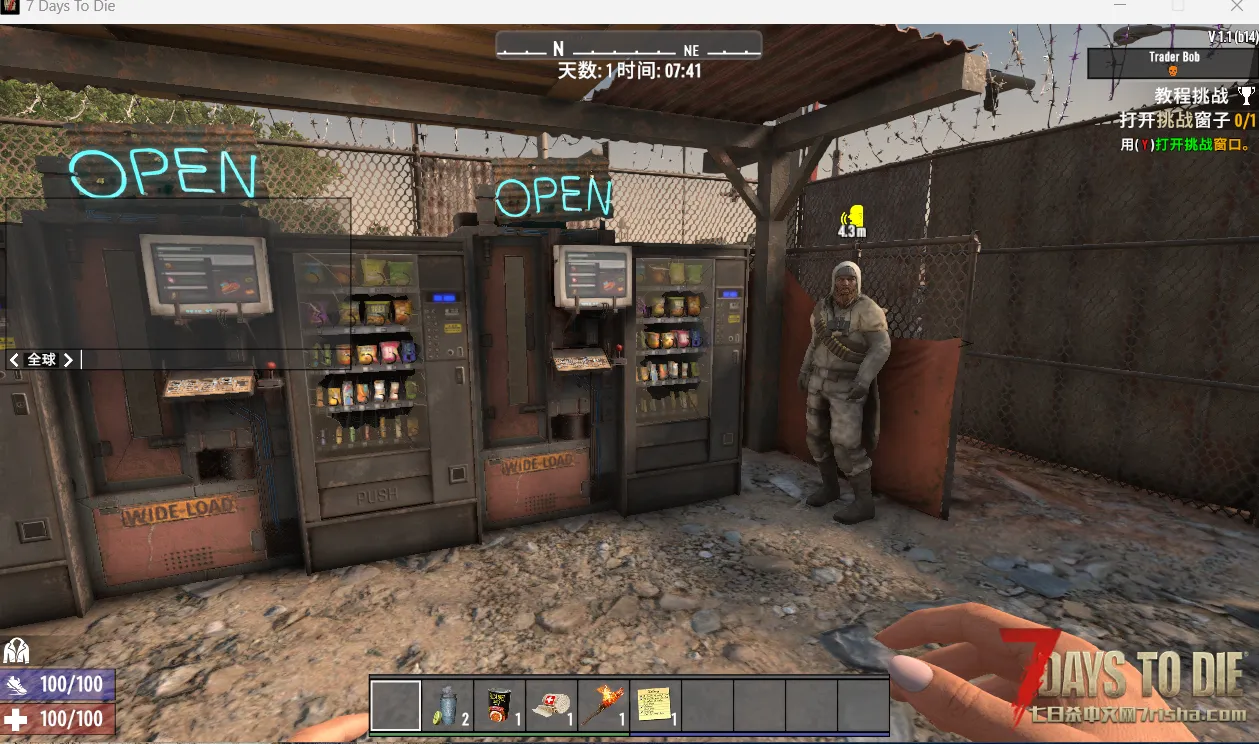Click the compass bar
Screen dimensions: 1259x744
pyautogui.click(x=629, y=47)
